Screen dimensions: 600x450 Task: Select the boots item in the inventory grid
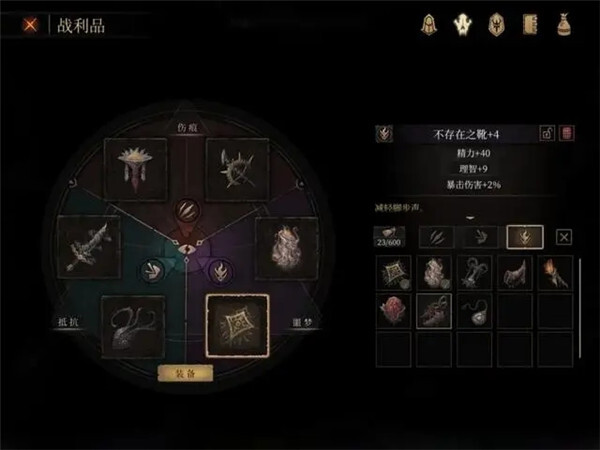434,311
